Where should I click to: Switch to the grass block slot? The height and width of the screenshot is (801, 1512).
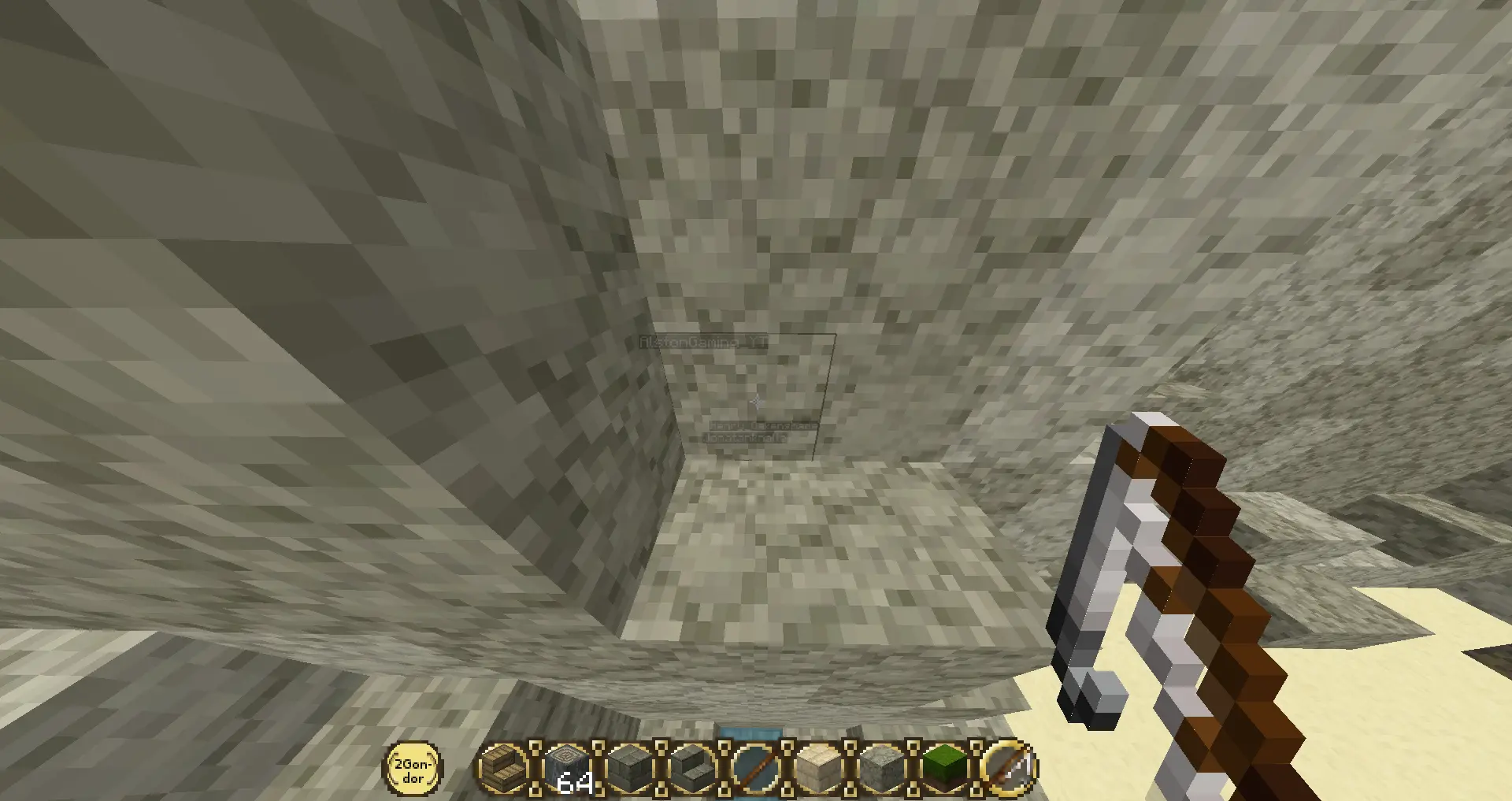[946, 767]
